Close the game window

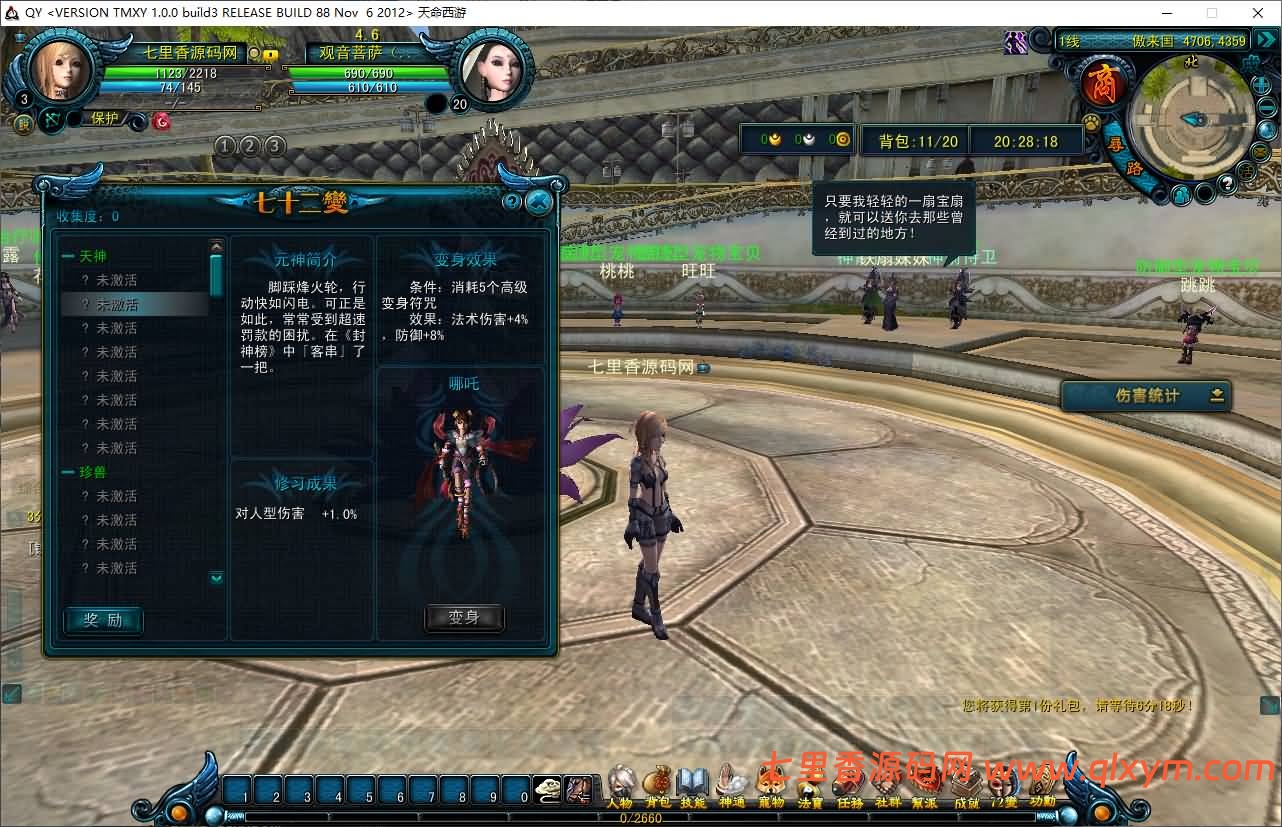click(x=1257, y=13)
